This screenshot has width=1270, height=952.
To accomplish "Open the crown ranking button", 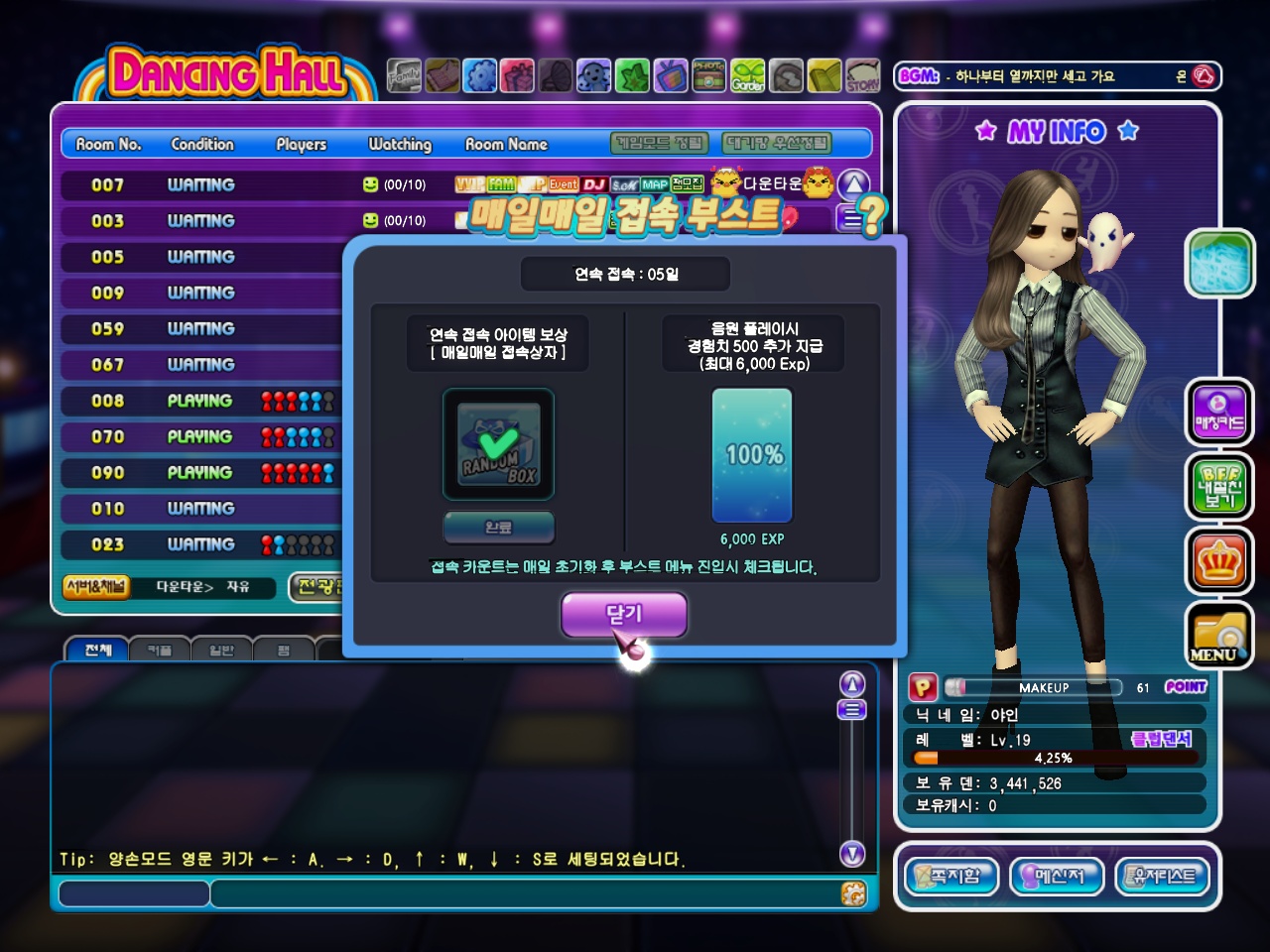I will coord(1219,561).
